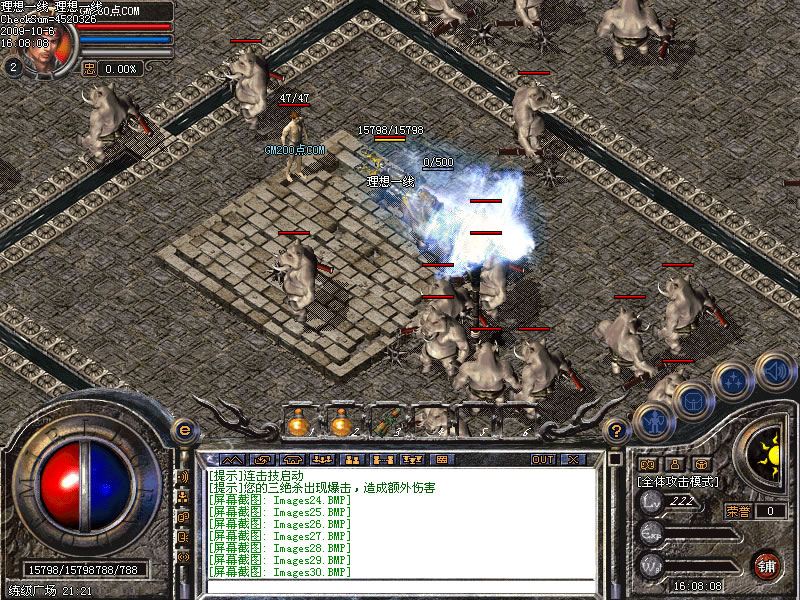Click the orange question mark help button
Viewport: 800px width, 600px height.
coord(617,431)
